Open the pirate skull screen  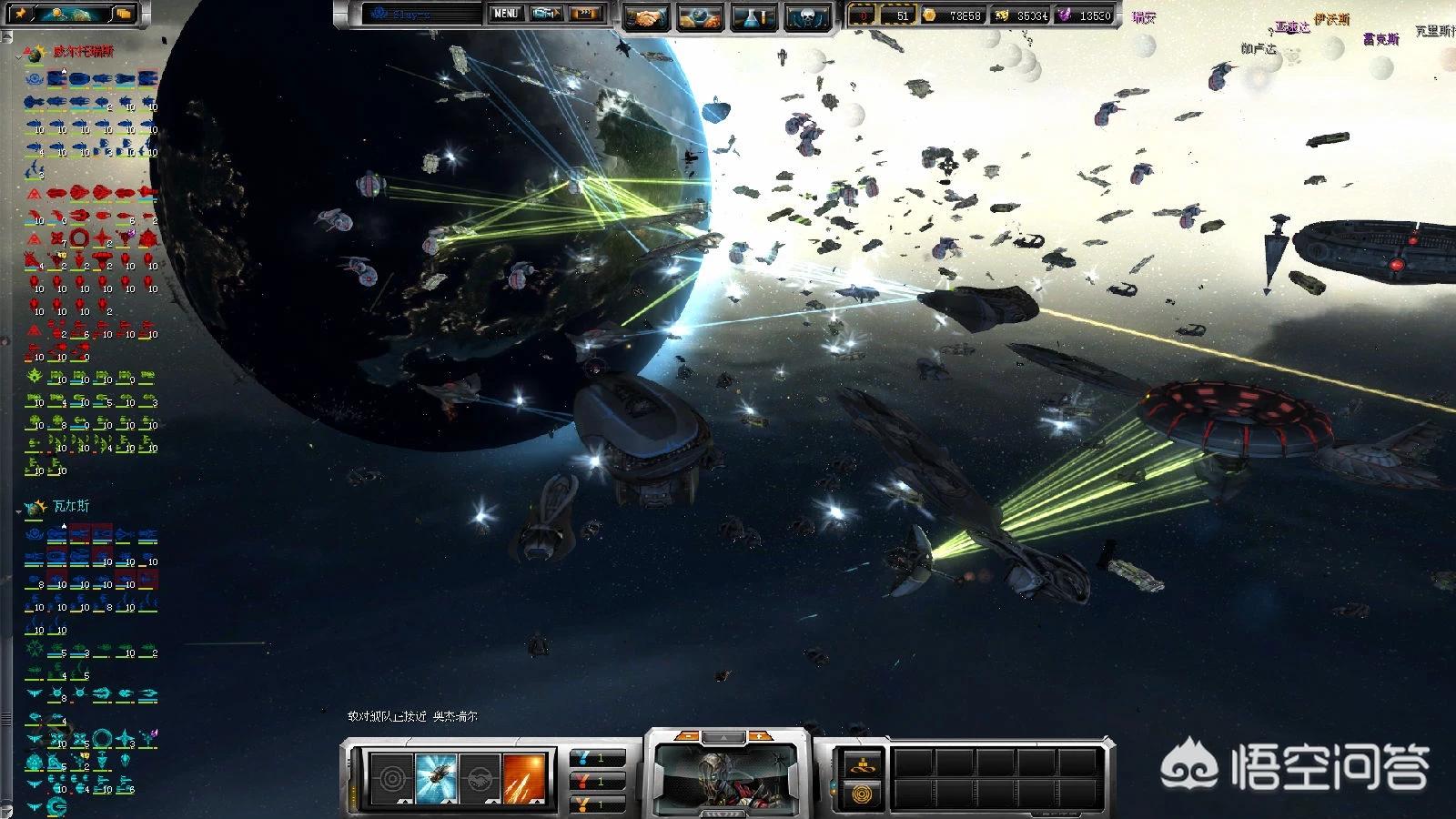click(806, 17)
